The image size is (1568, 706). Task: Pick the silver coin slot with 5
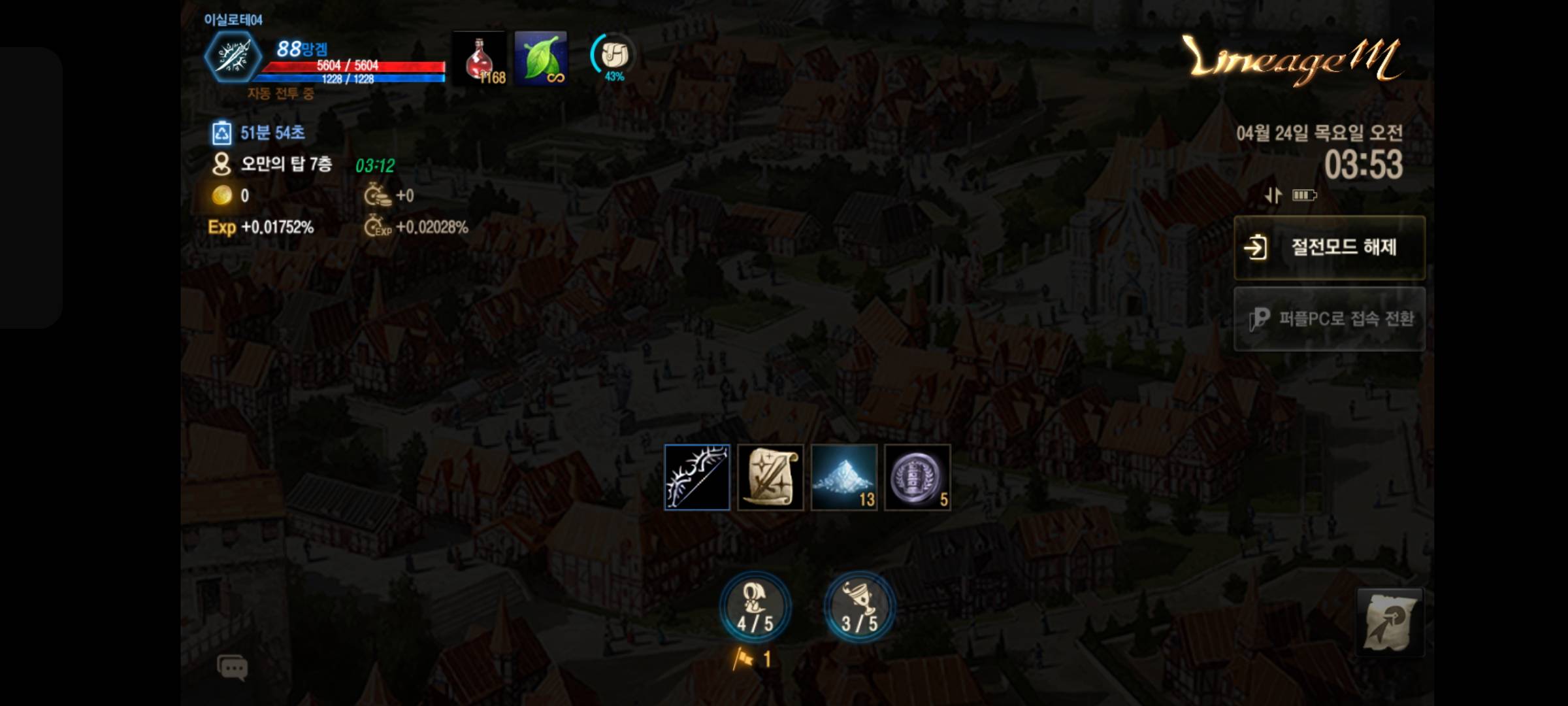coord(917,477)
